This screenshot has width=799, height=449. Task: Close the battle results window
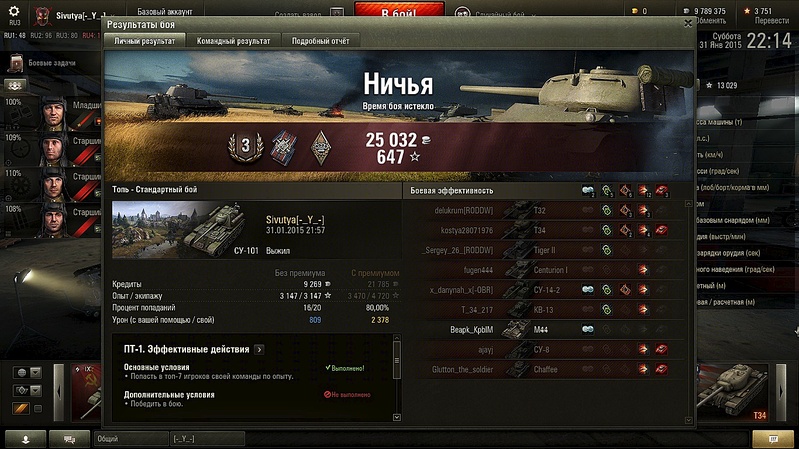click(x=688, y=22)
